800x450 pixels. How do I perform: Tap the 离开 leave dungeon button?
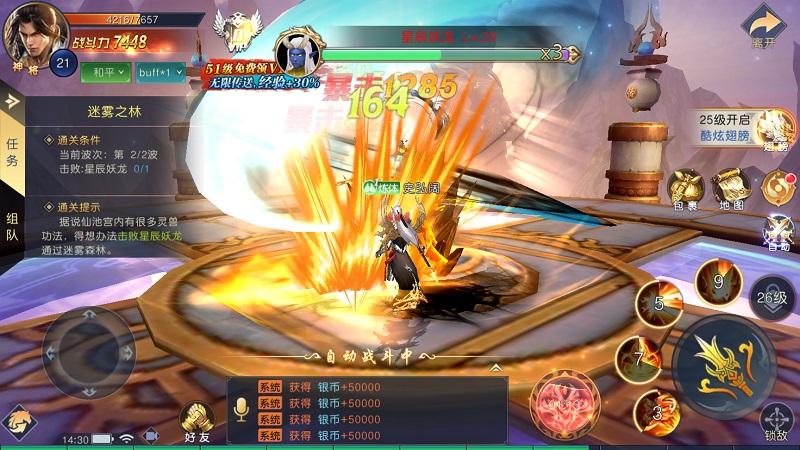(x=764, y=27)
